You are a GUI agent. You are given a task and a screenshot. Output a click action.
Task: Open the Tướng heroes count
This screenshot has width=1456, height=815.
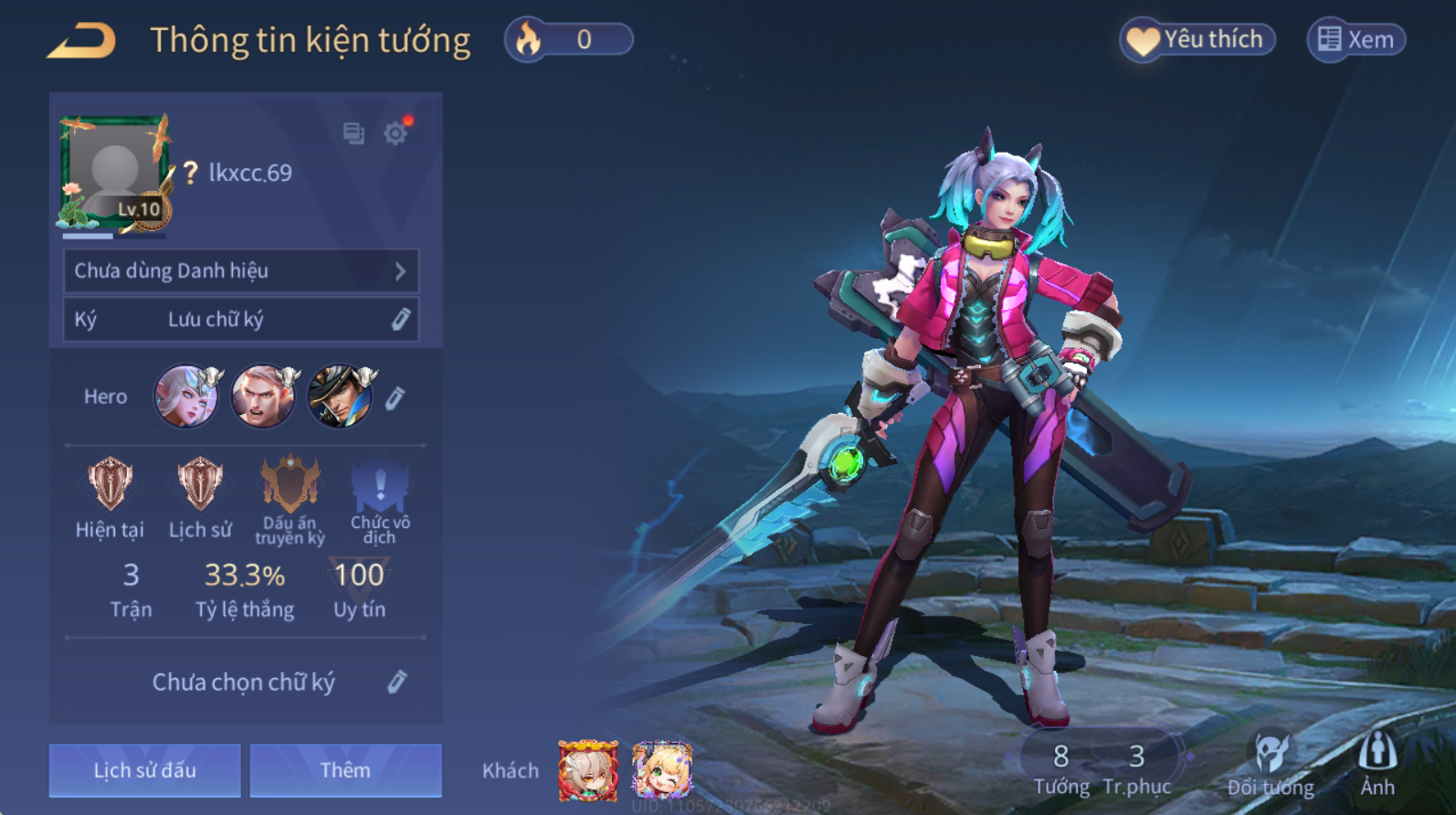coord(1060,768)
